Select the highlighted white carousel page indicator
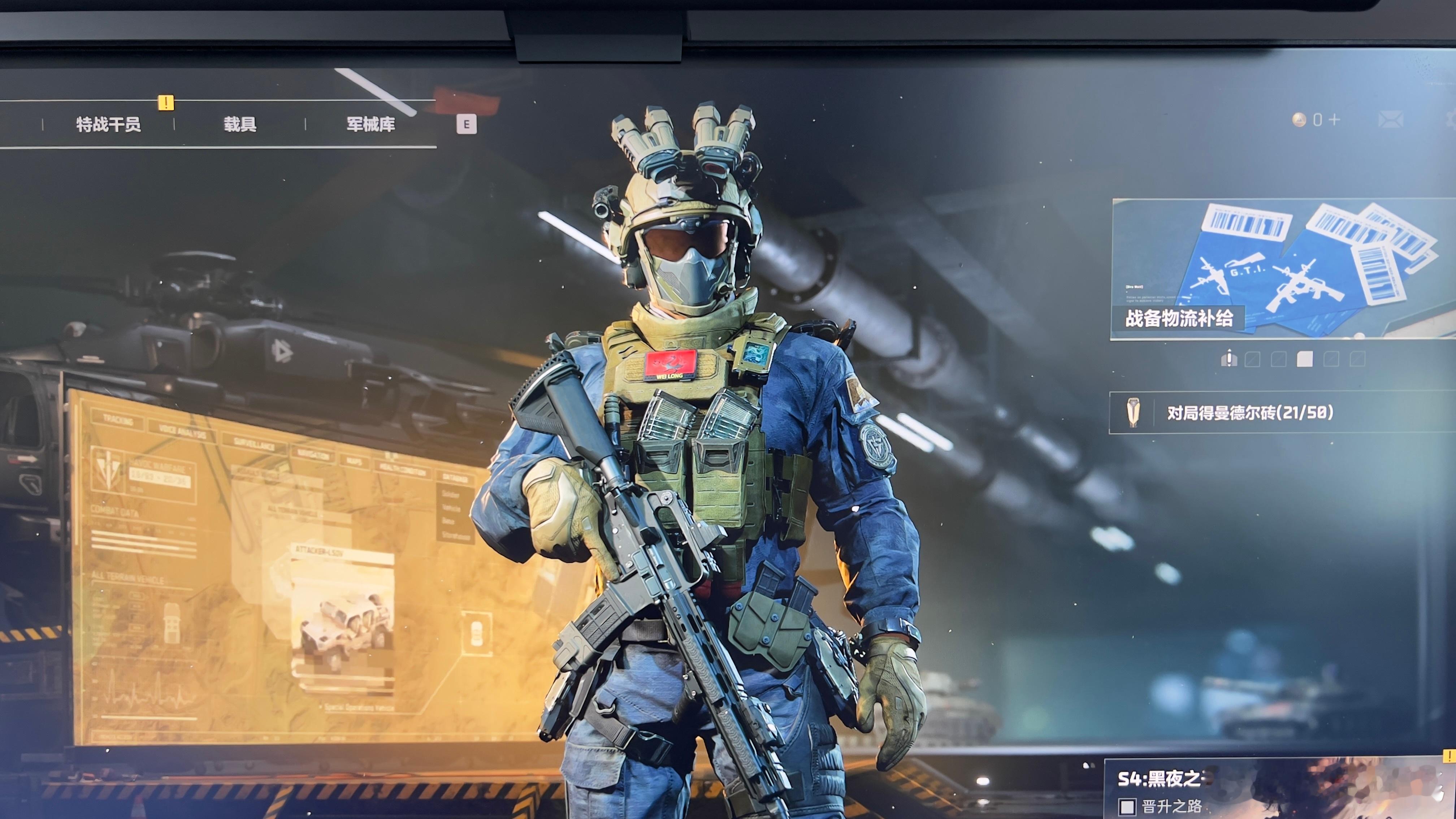 pos(1305,359)
